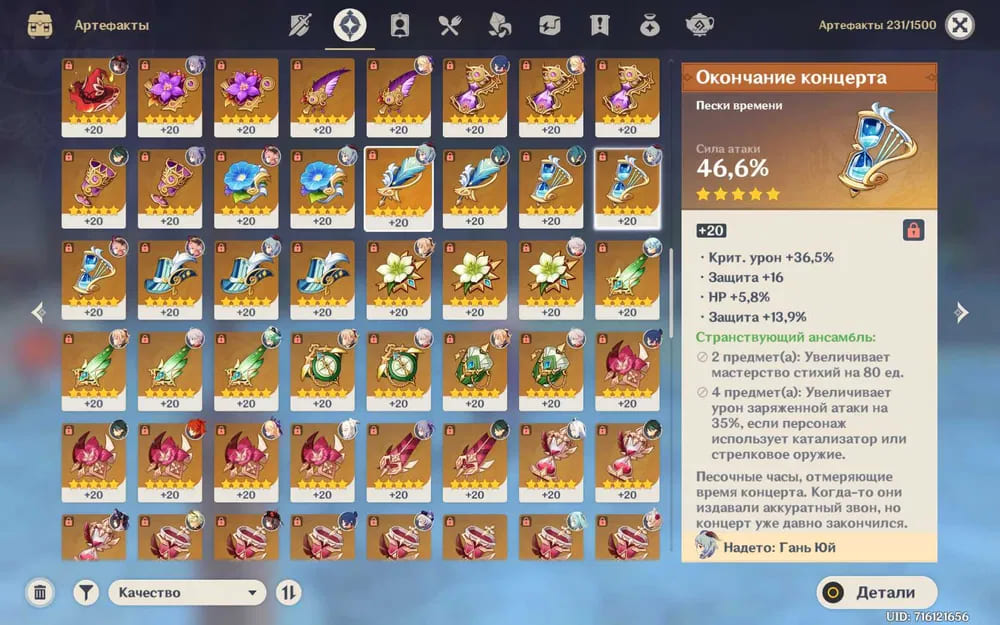Select the red witch hat artifact

point(93,97)
